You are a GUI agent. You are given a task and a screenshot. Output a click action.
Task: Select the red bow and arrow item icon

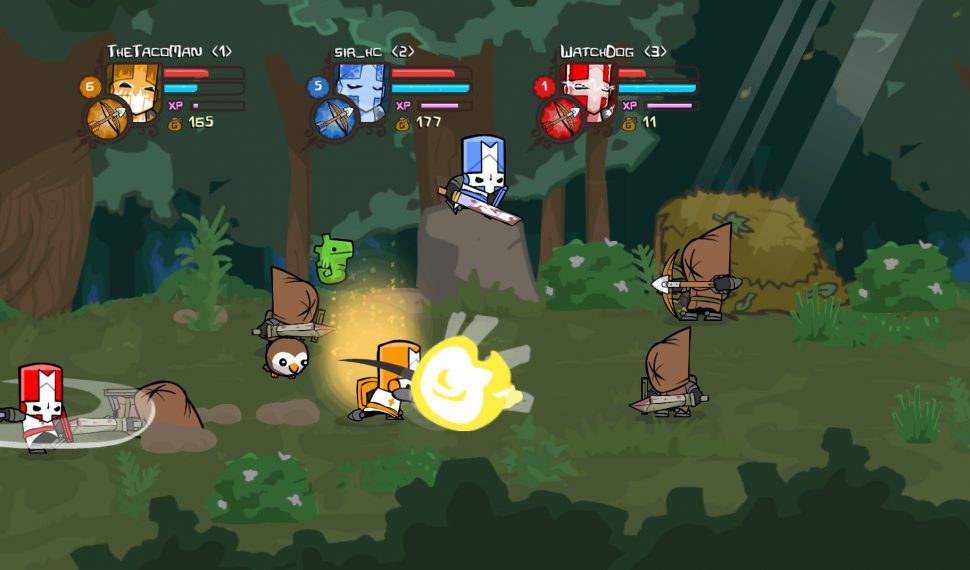pos(561,120)
